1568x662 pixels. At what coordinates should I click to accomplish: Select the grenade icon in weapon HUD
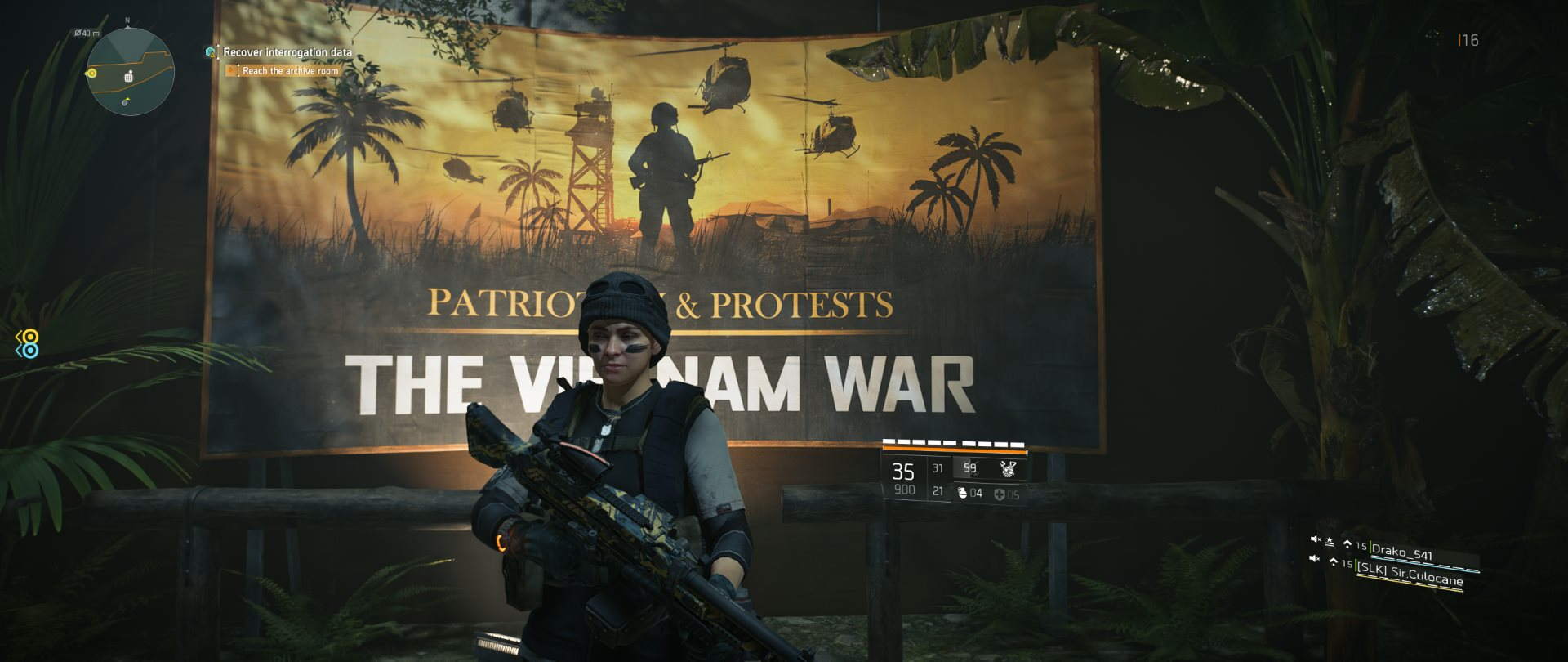[962, 493]
